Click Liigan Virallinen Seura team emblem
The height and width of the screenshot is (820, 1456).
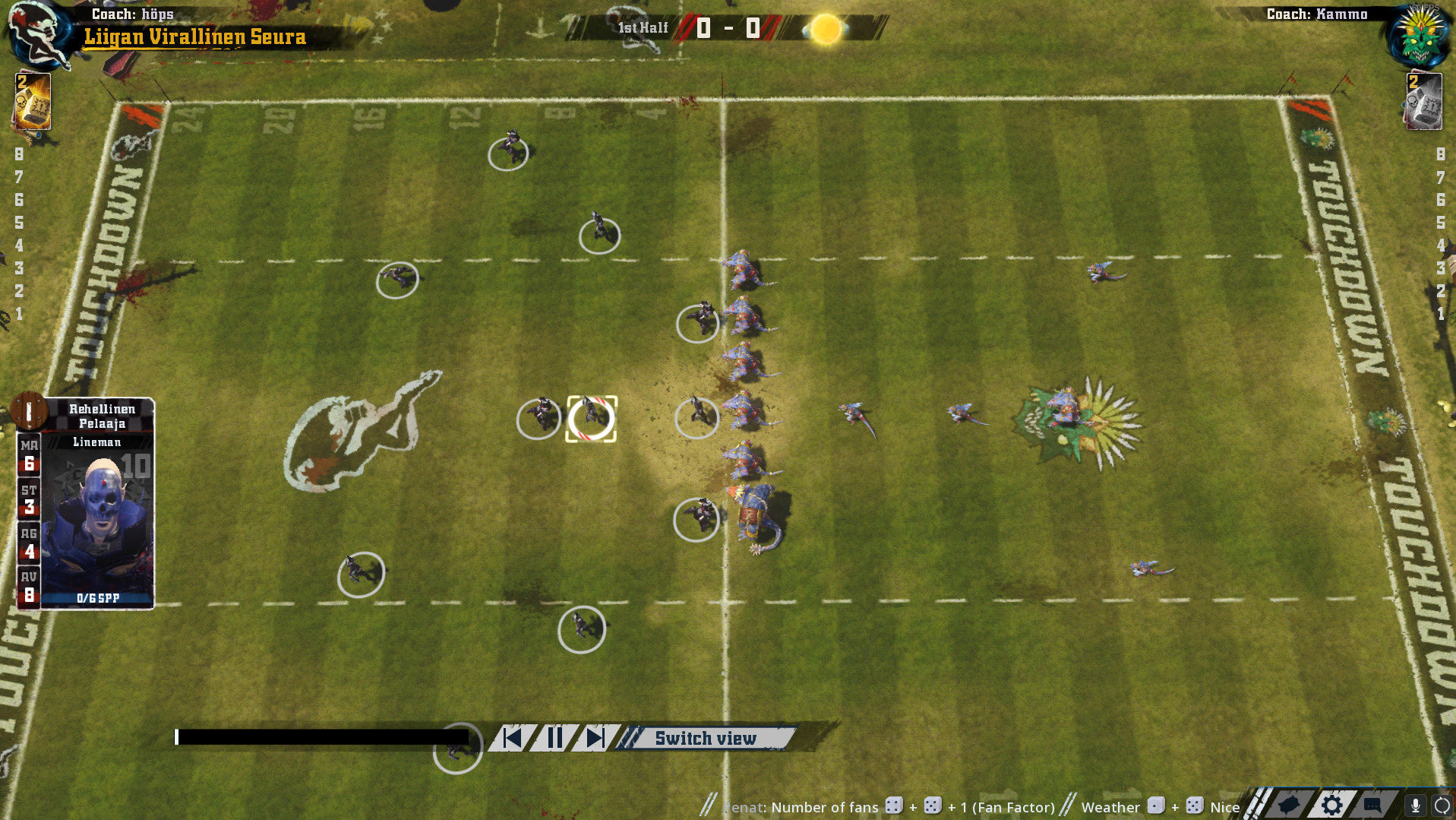pos(38,34)
